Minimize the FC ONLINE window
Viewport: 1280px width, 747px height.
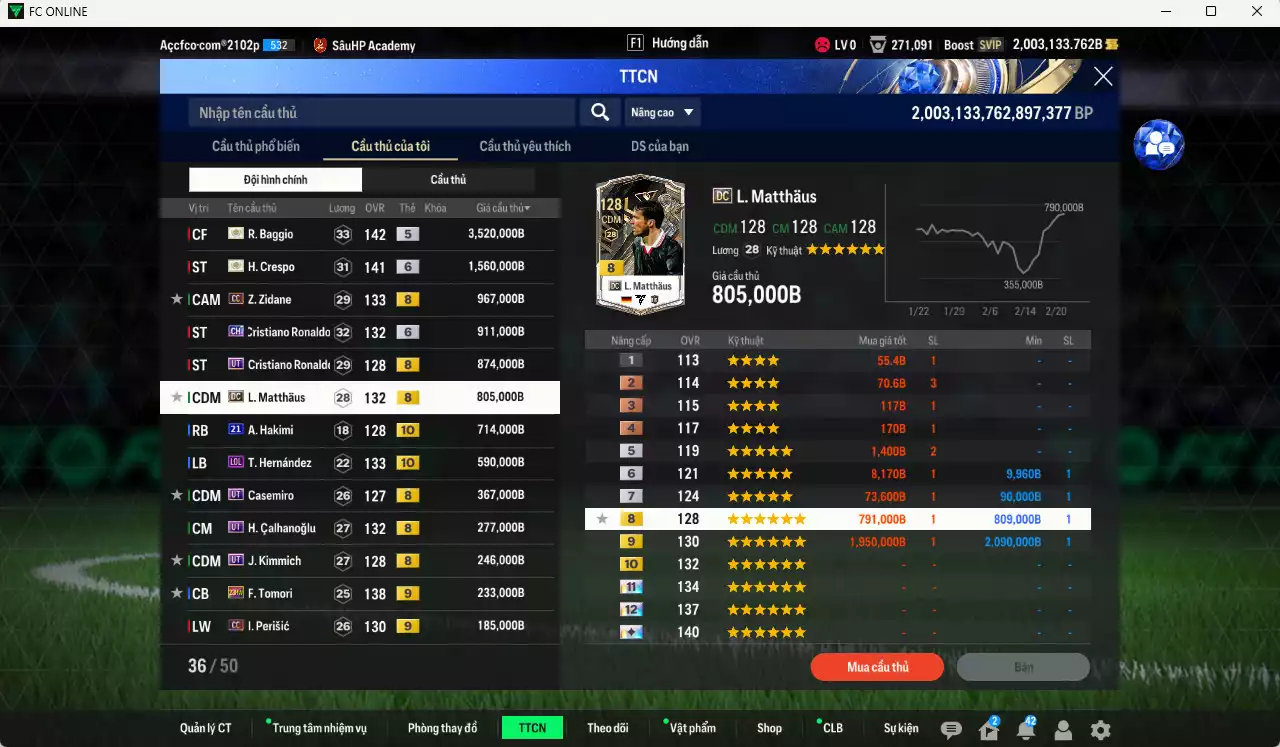[x=1165, y=12]
